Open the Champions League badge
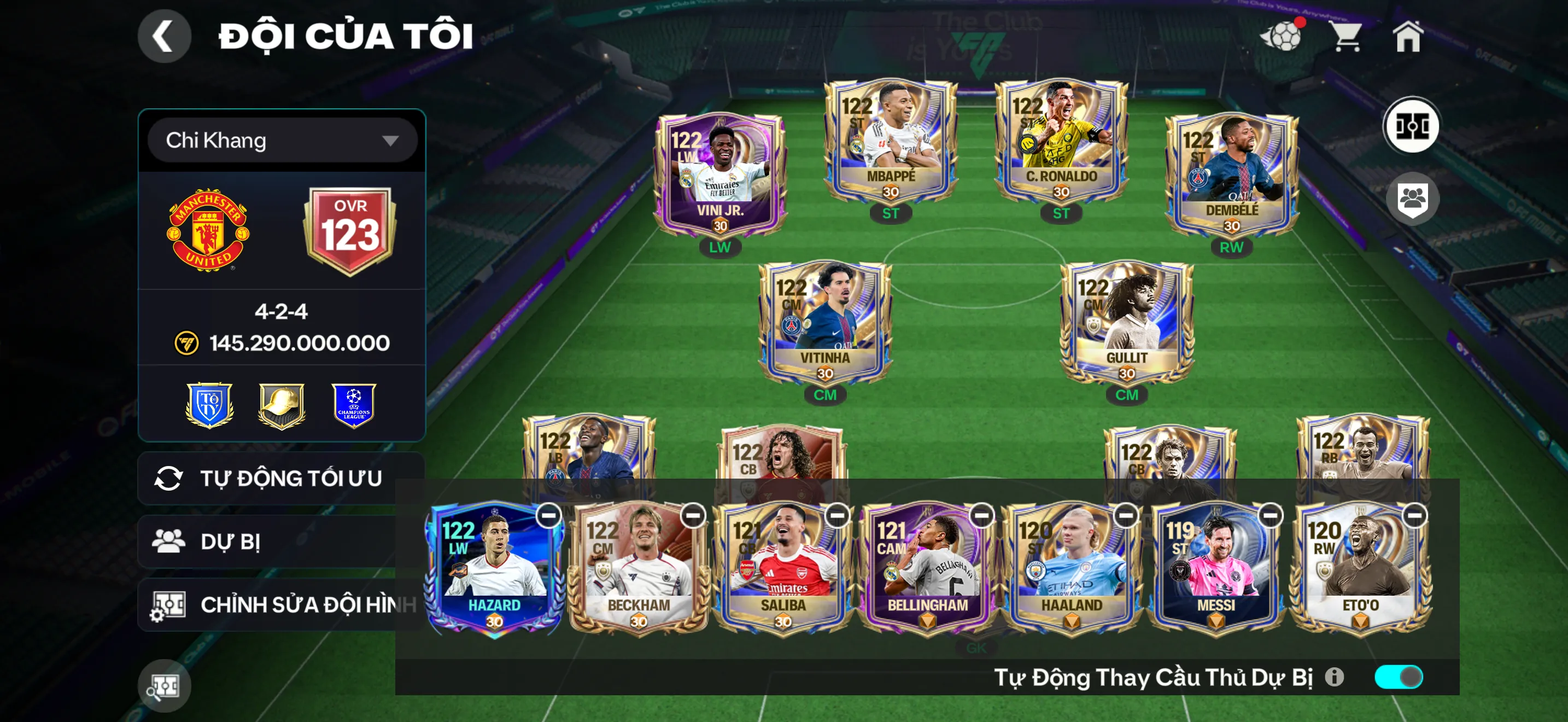The image size is (1568, 722). coord(354,405)
